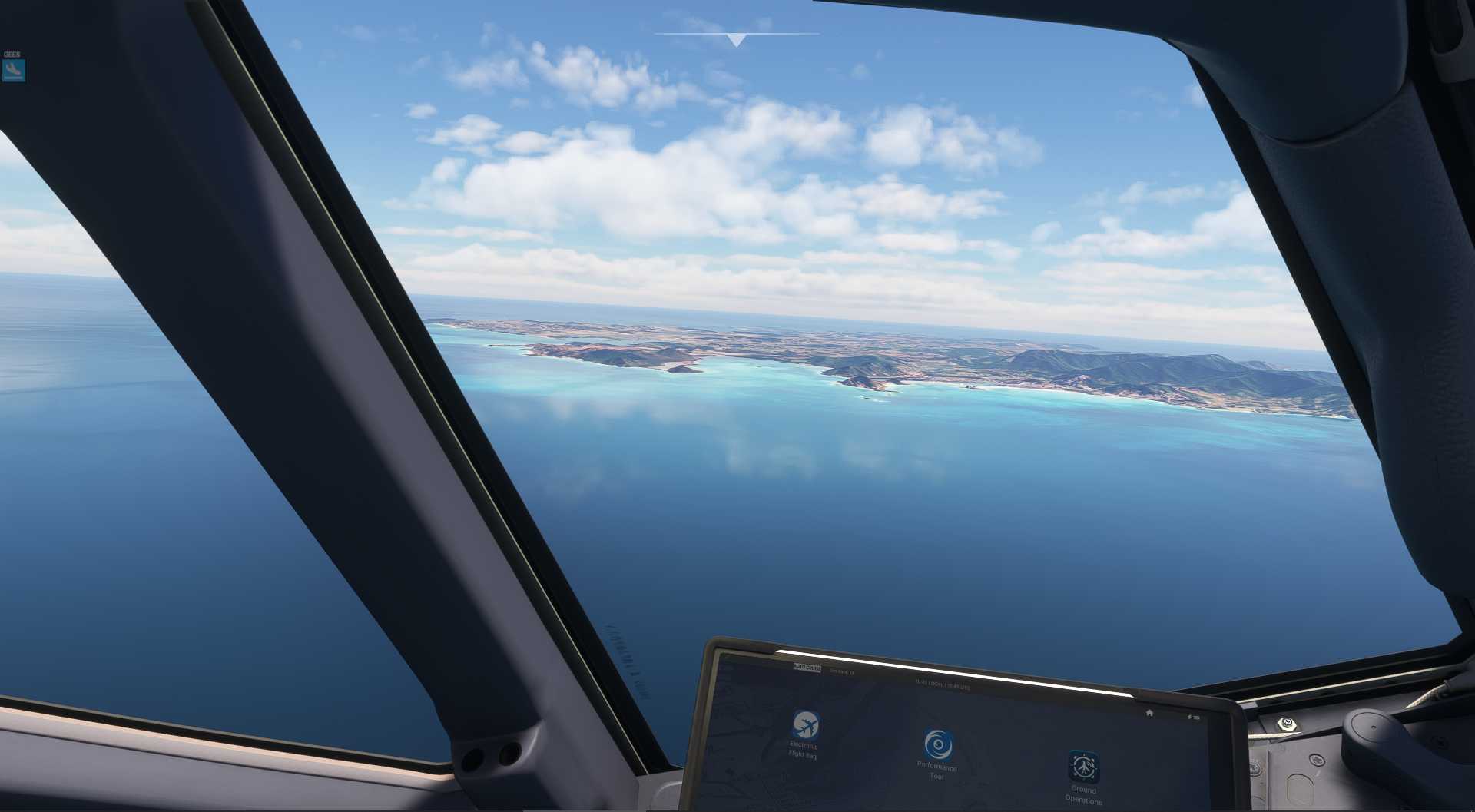Screen dimensions: 1475x812
Task: Expand the toolbar arrow handle at top
Action: pyautogui.click(x=737, y=40)
